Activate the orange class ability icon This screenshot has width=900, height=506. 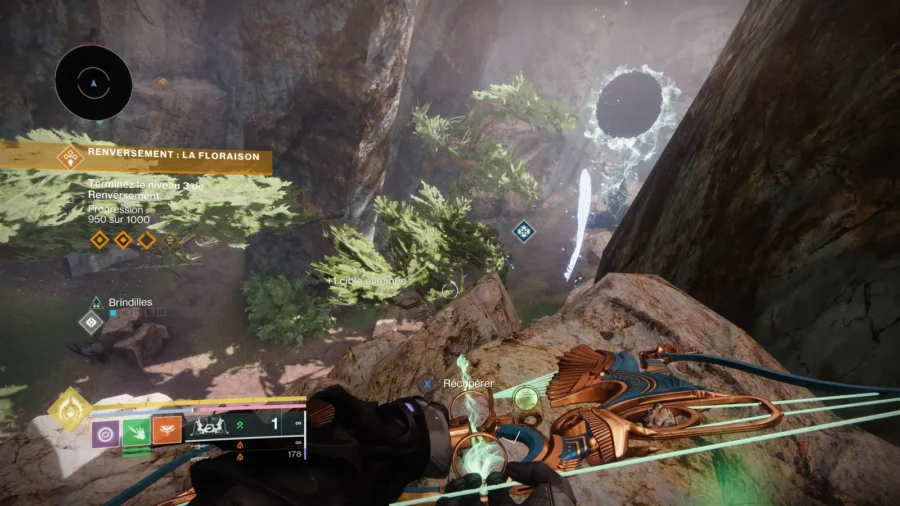click(x=166, y=432)
